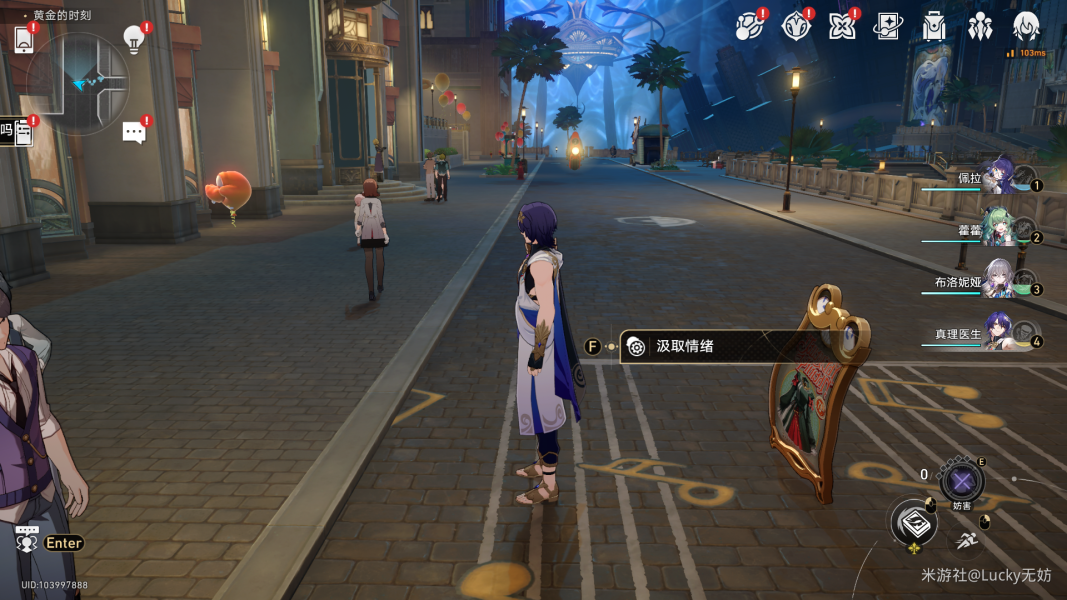This screenshot has width=1067, height=600.
Task: Open the chat box icon beside Enter
Action: [x=27, y=541]
